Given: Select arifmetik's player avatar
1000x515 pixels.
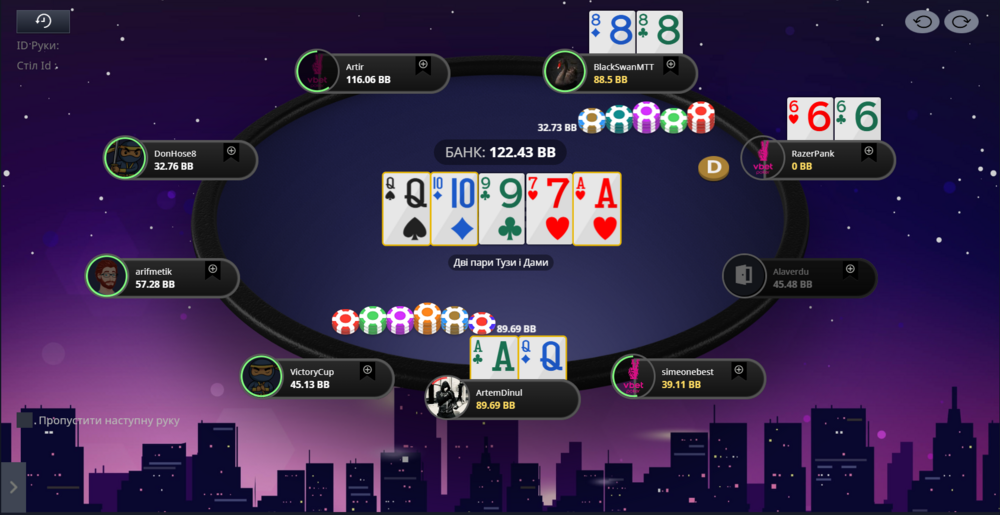Looking at the screenshot, I should point(107,276).
